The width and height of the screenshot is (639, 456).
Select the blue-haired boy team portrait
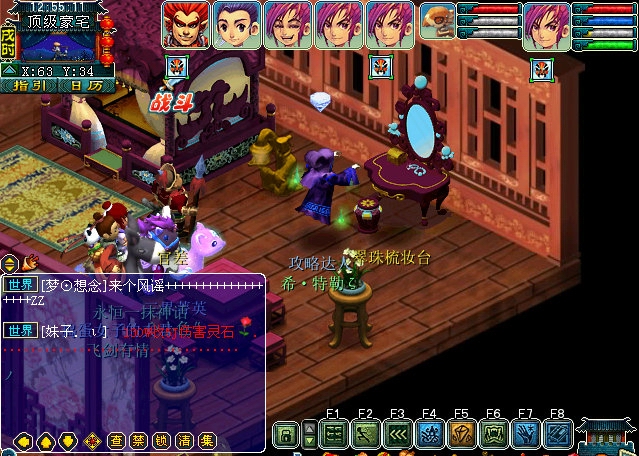237,25
